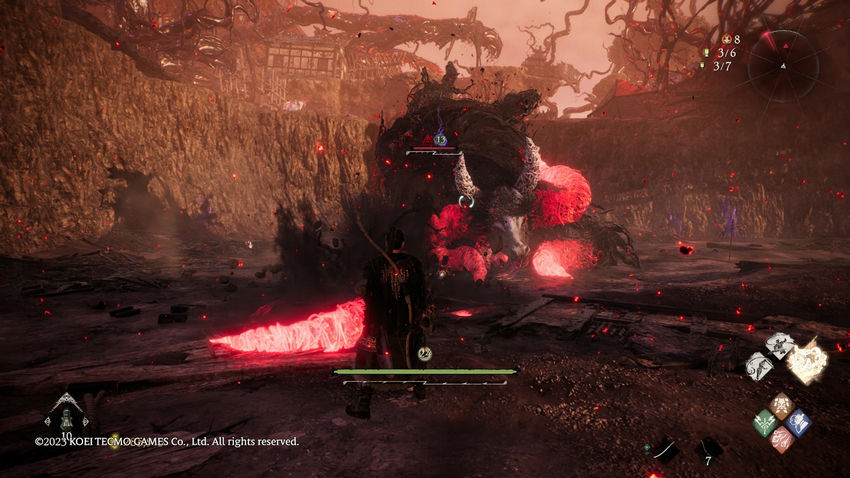This screenshot has height=478, width=850.
Task: Cast the green lightning wizardry spell
Action: click(x=764, y=422)
